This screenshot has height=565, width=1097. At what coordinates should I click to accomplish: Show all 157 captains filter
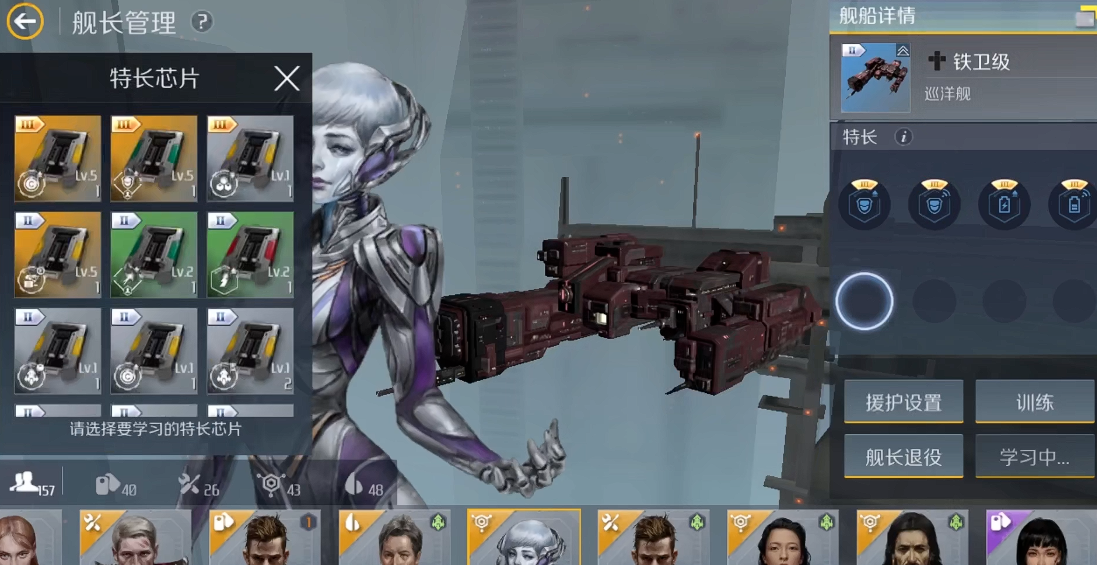(x=32, y=484)
